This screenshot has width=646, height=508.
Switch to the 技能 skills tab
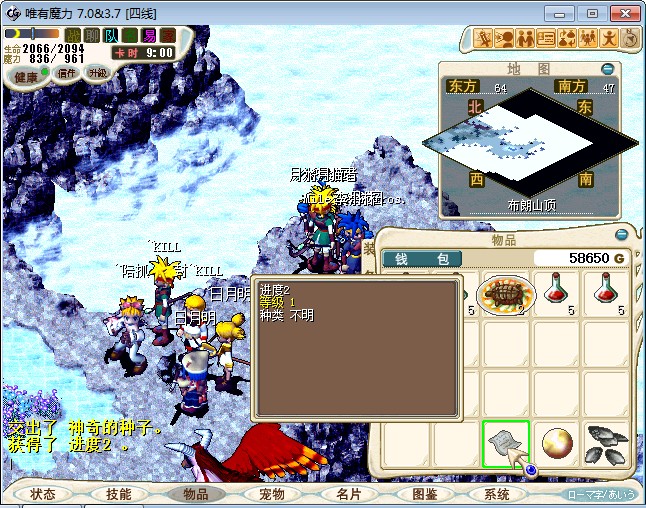(119, 494)
